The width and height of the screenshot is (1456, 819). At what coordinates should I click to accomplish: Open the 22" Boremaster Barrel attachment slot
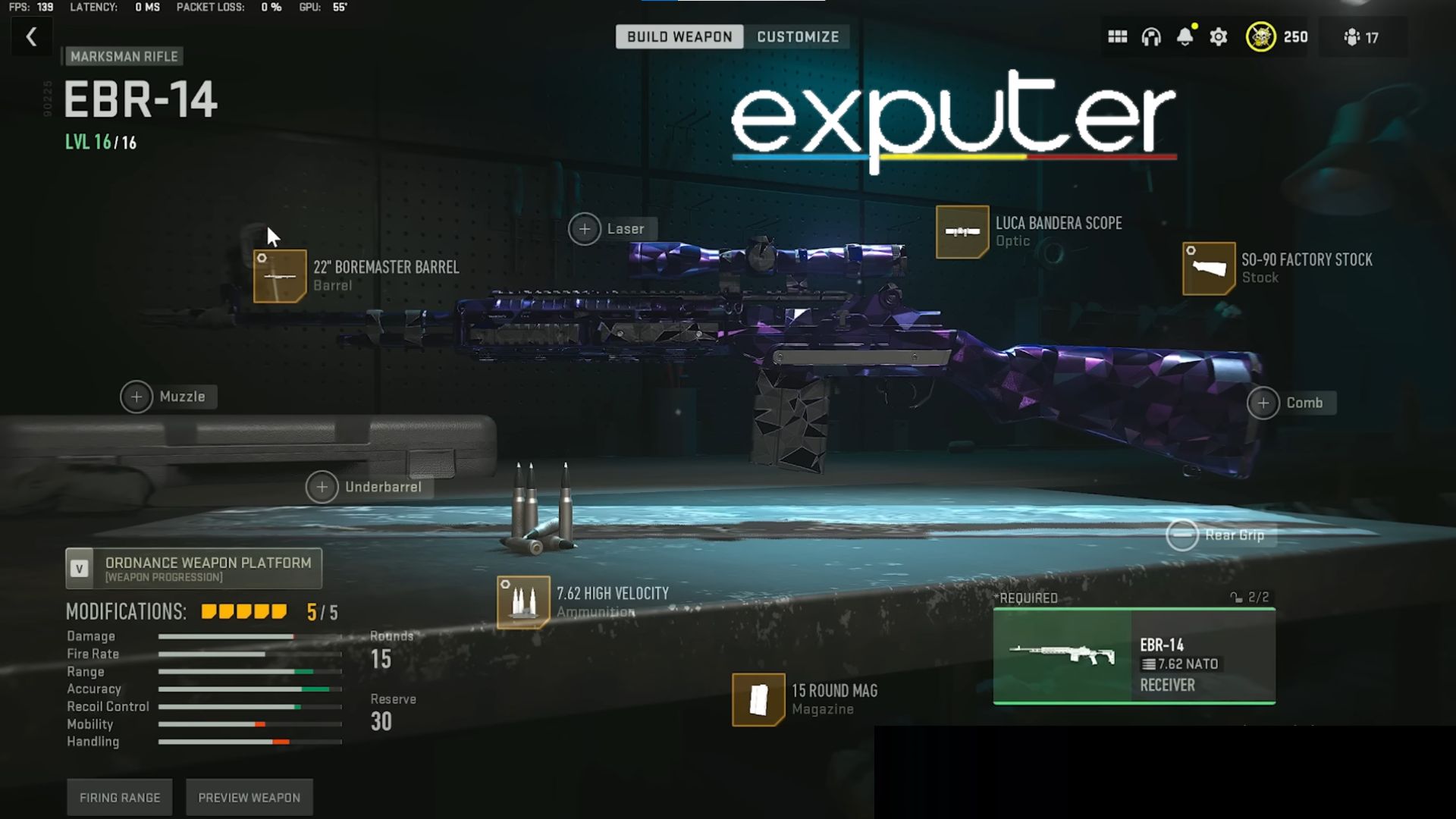coord(280,277)
